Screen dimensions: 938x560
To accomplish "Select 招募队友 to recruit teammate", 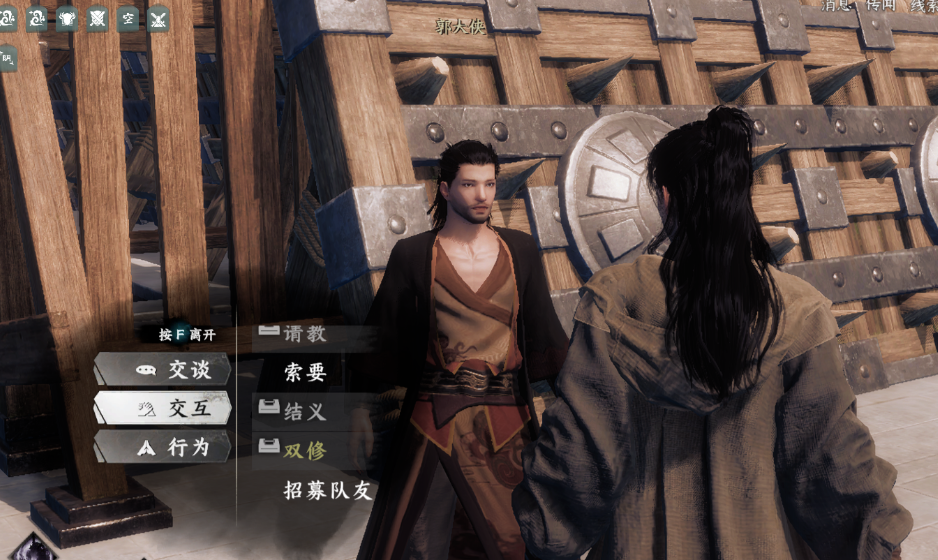I will point(327,490).
